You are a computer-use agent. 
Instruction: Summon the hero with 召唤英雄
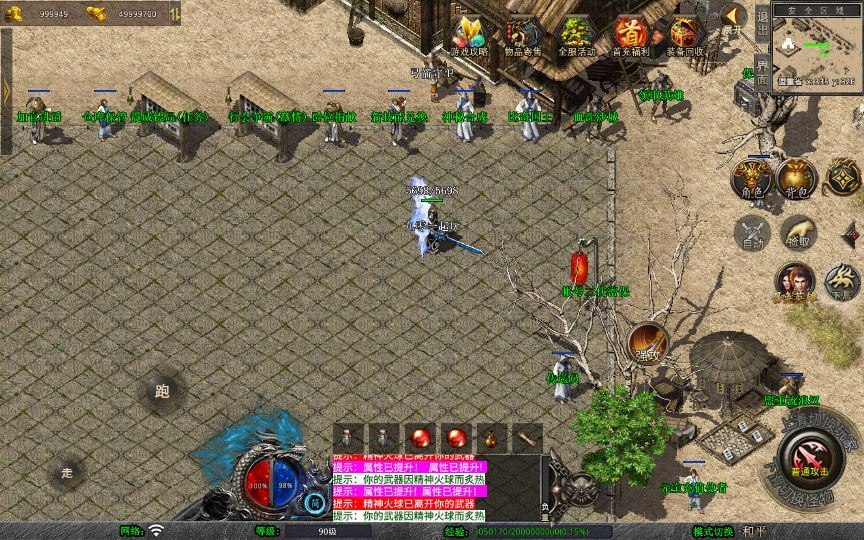[795, 284]
